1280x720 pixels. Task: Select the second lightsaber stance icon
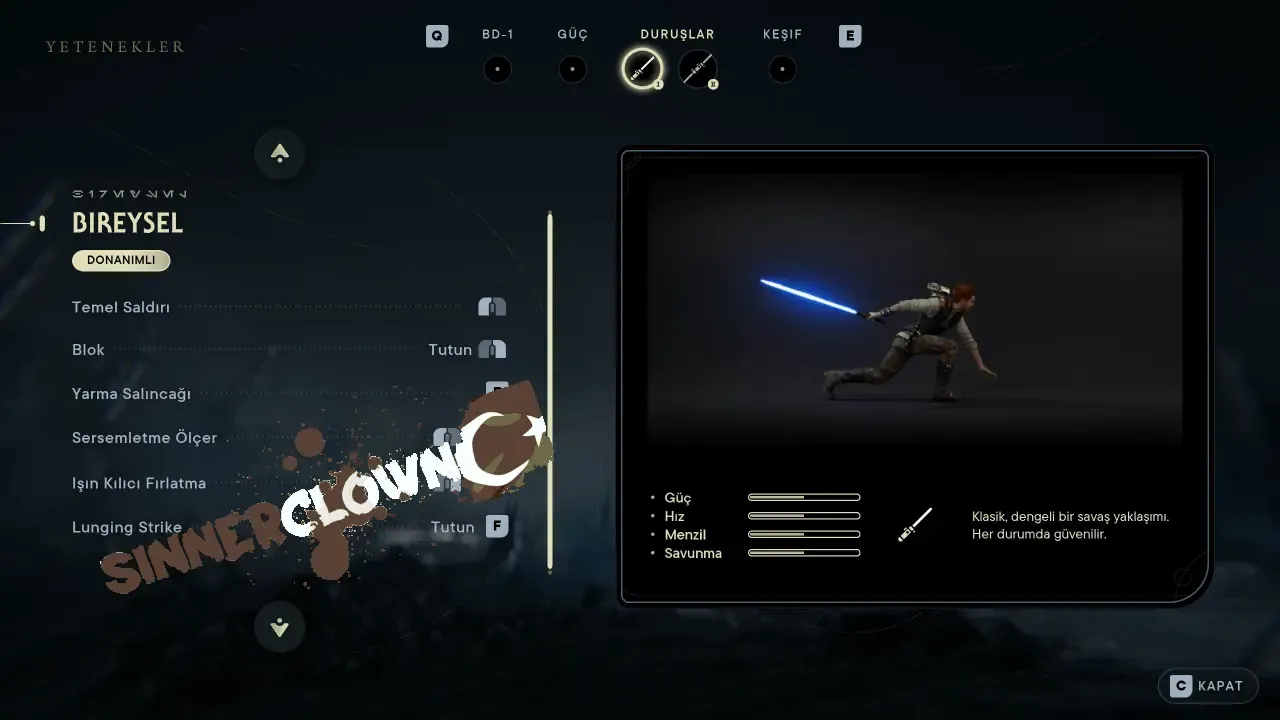tap(697, 69)
